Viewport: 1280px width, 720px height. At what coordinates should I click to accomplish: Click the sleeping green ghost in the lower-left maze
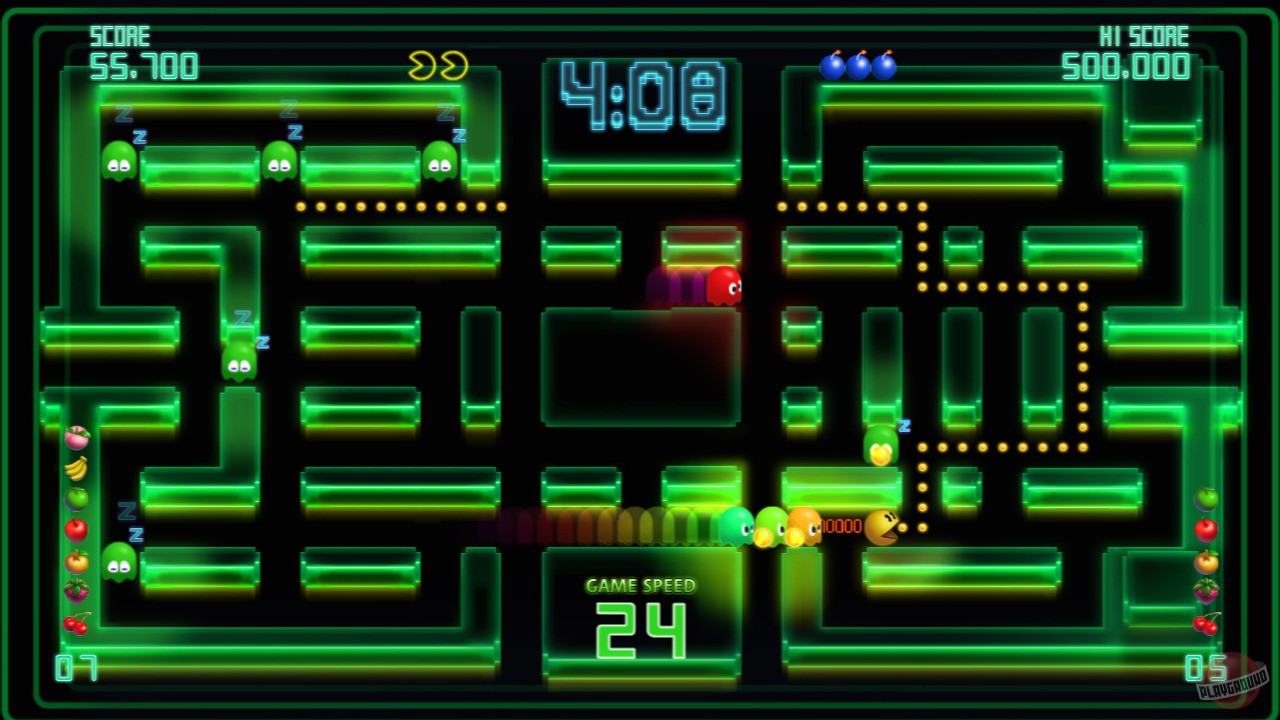[x=118, y=562]
